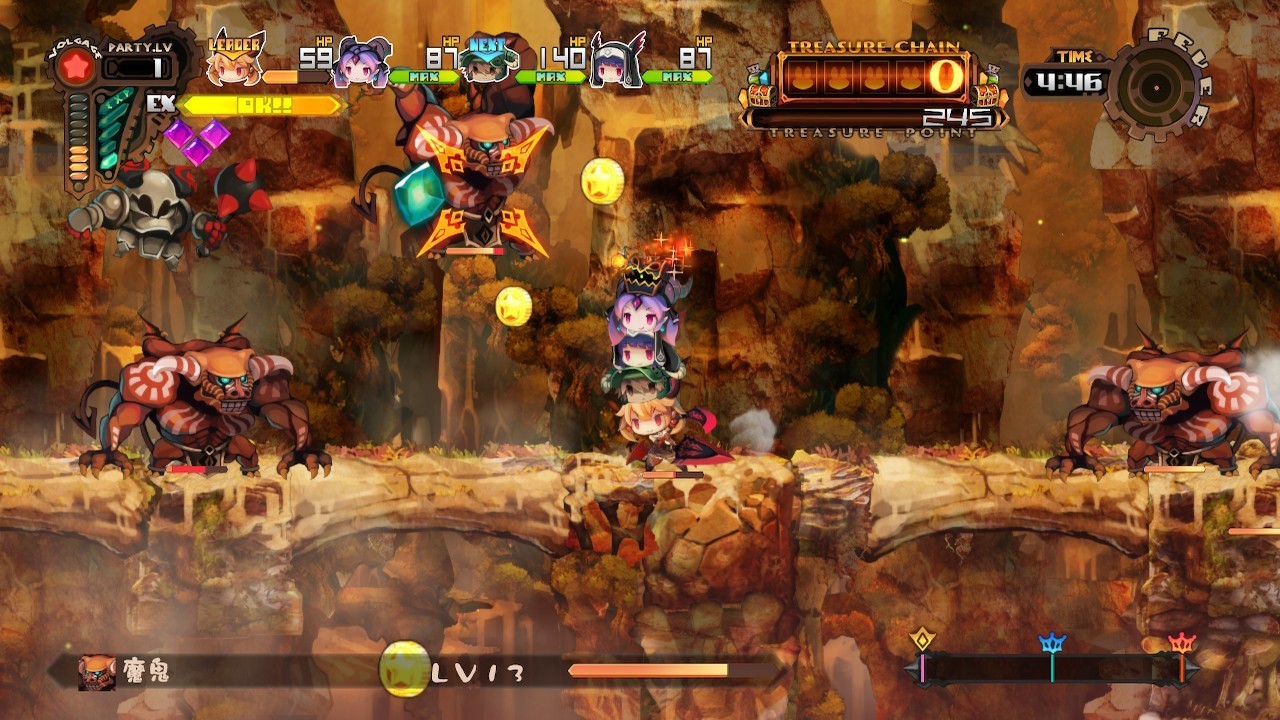Image resolution: width=1280 pixels, height=720 pixels.
Task: Click the red star party level emblem
Action: coord(77,67)
